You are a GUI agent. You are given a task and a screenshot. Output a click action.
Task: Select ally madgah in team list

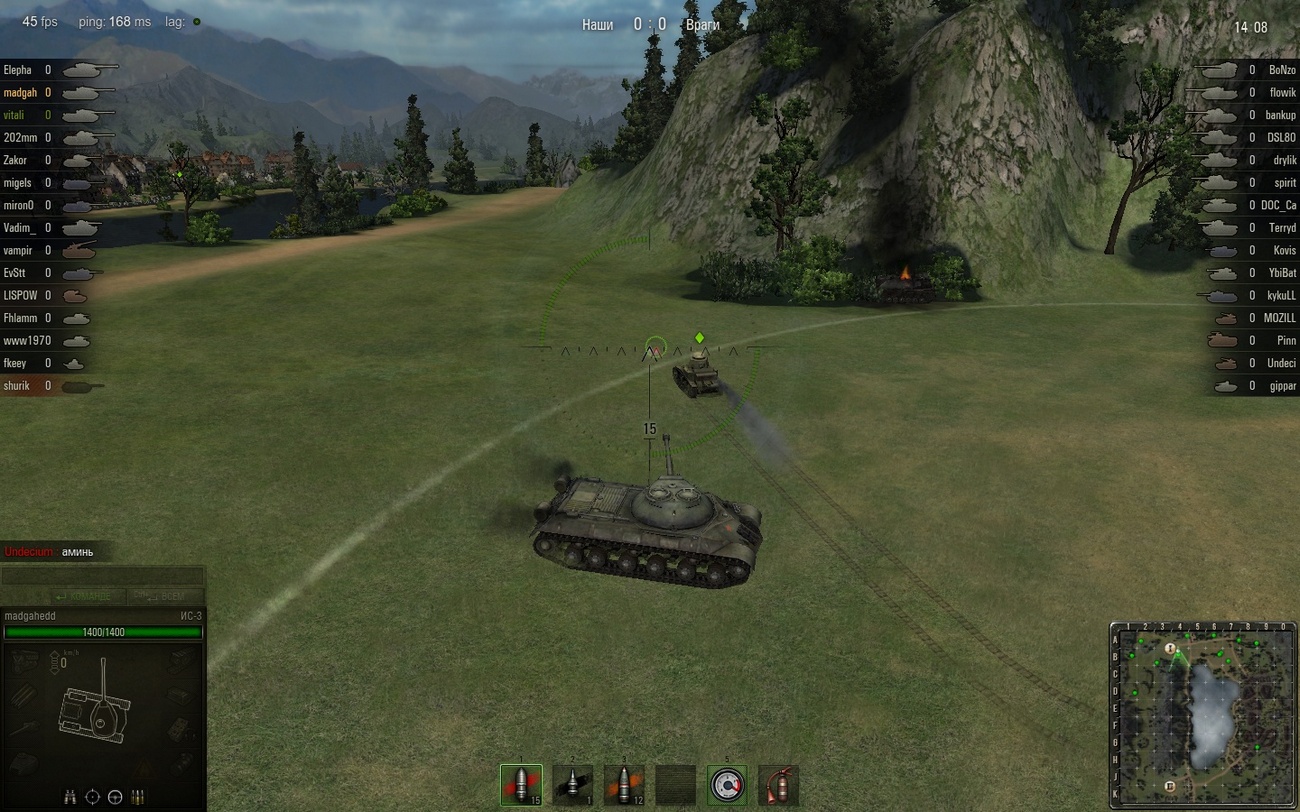[x=20, y=93]
